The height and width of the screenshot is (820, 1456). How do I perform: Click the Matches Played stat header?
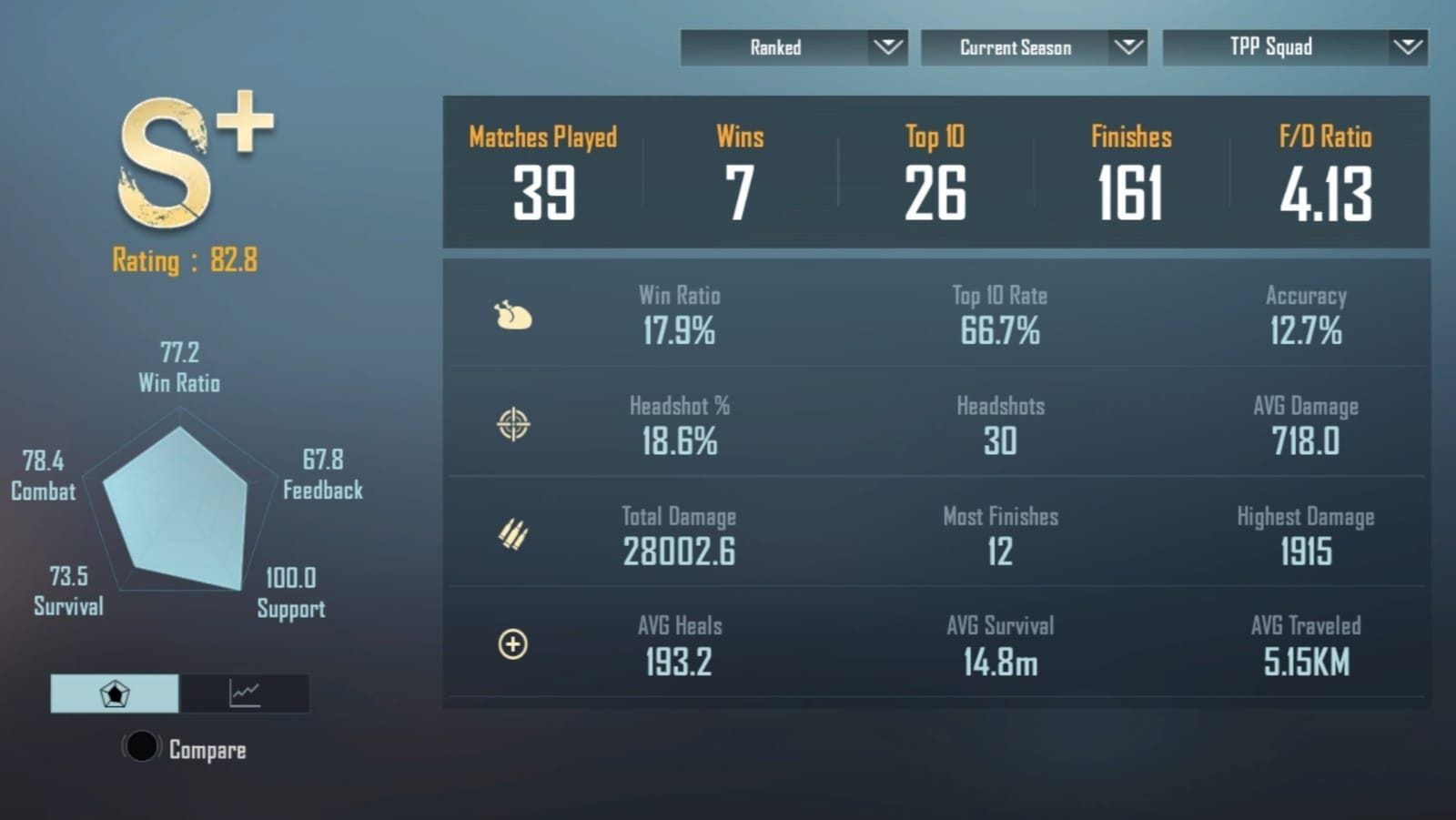point(542,137)
